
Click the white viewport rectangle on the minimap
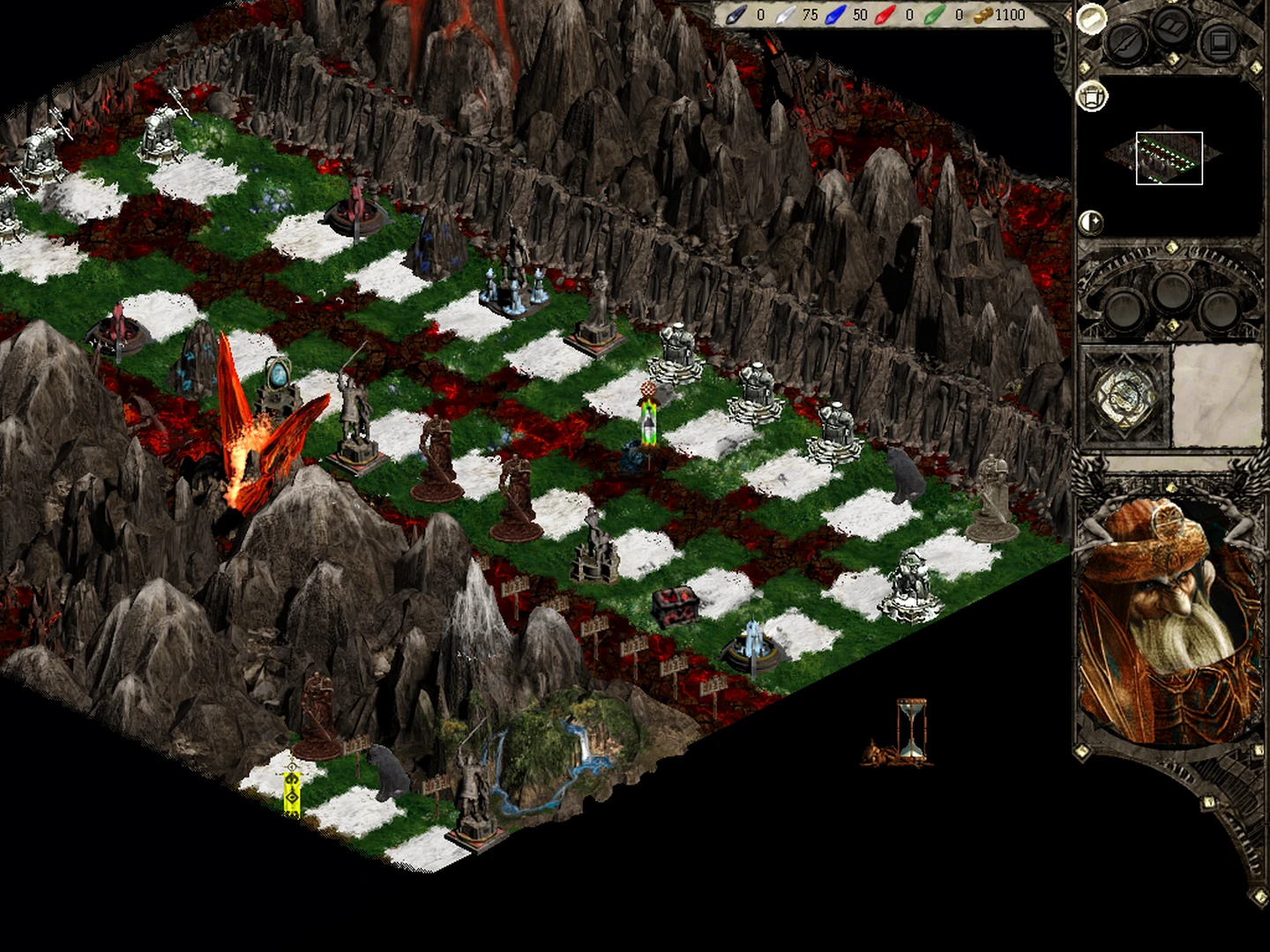coord(1169,158)
